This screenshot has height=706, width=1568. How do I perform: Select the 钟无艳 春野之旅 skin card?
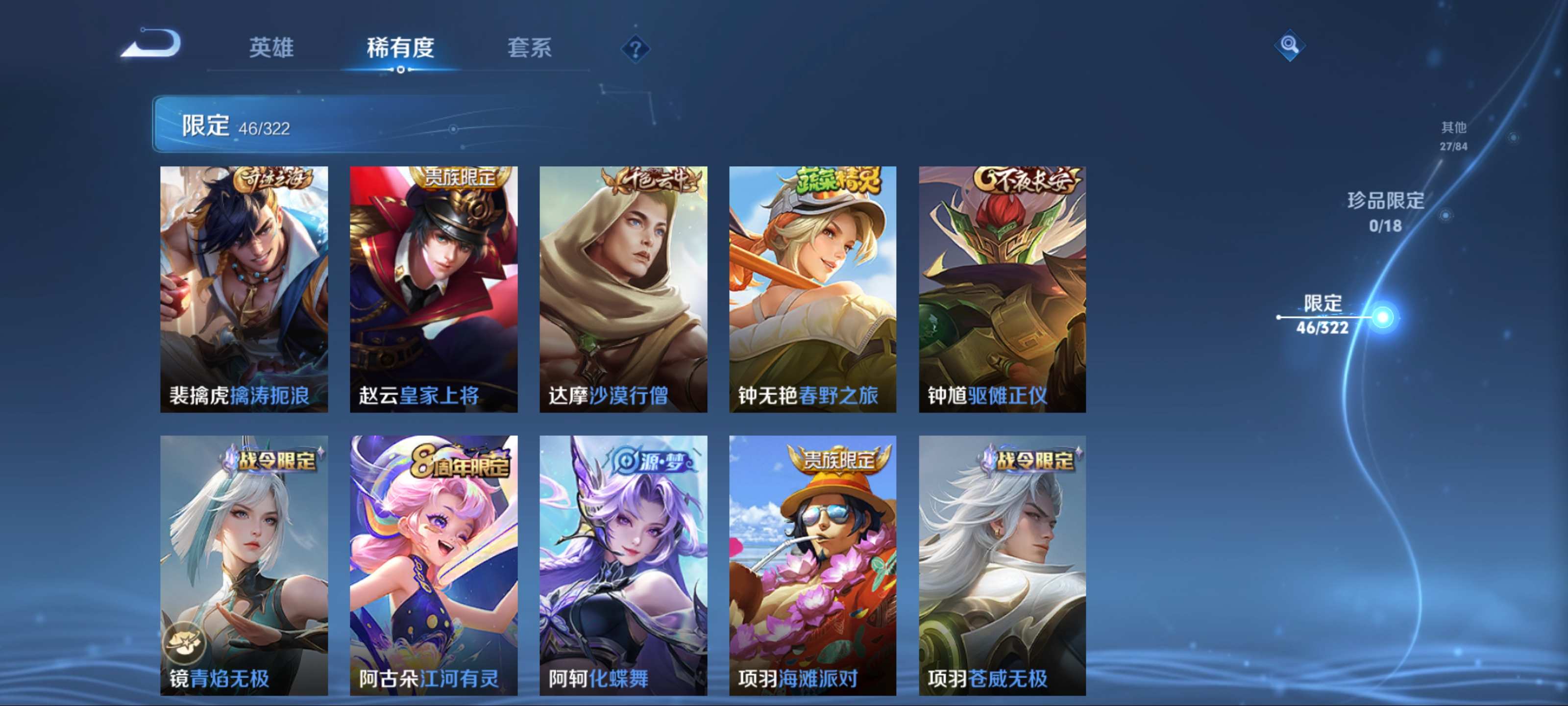click(x=812, y=289)
